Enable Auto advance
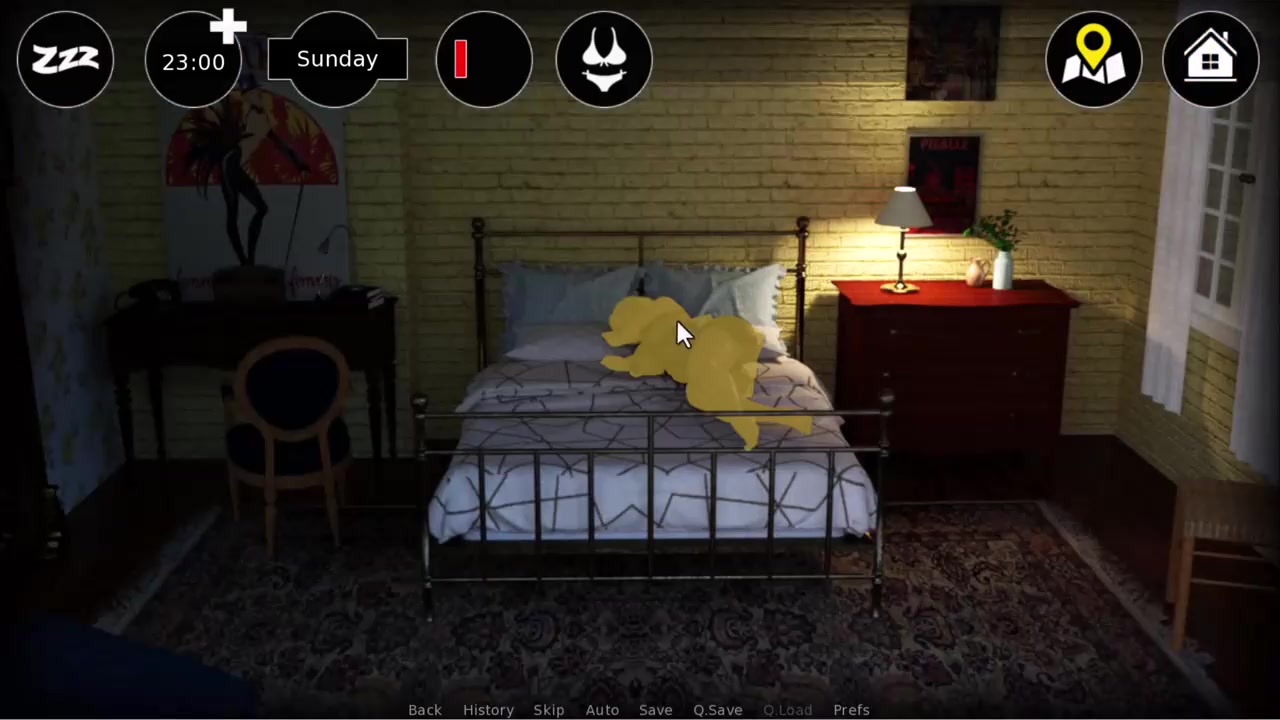Screen dimensions: 1280x720 click(x=602, y=709)
